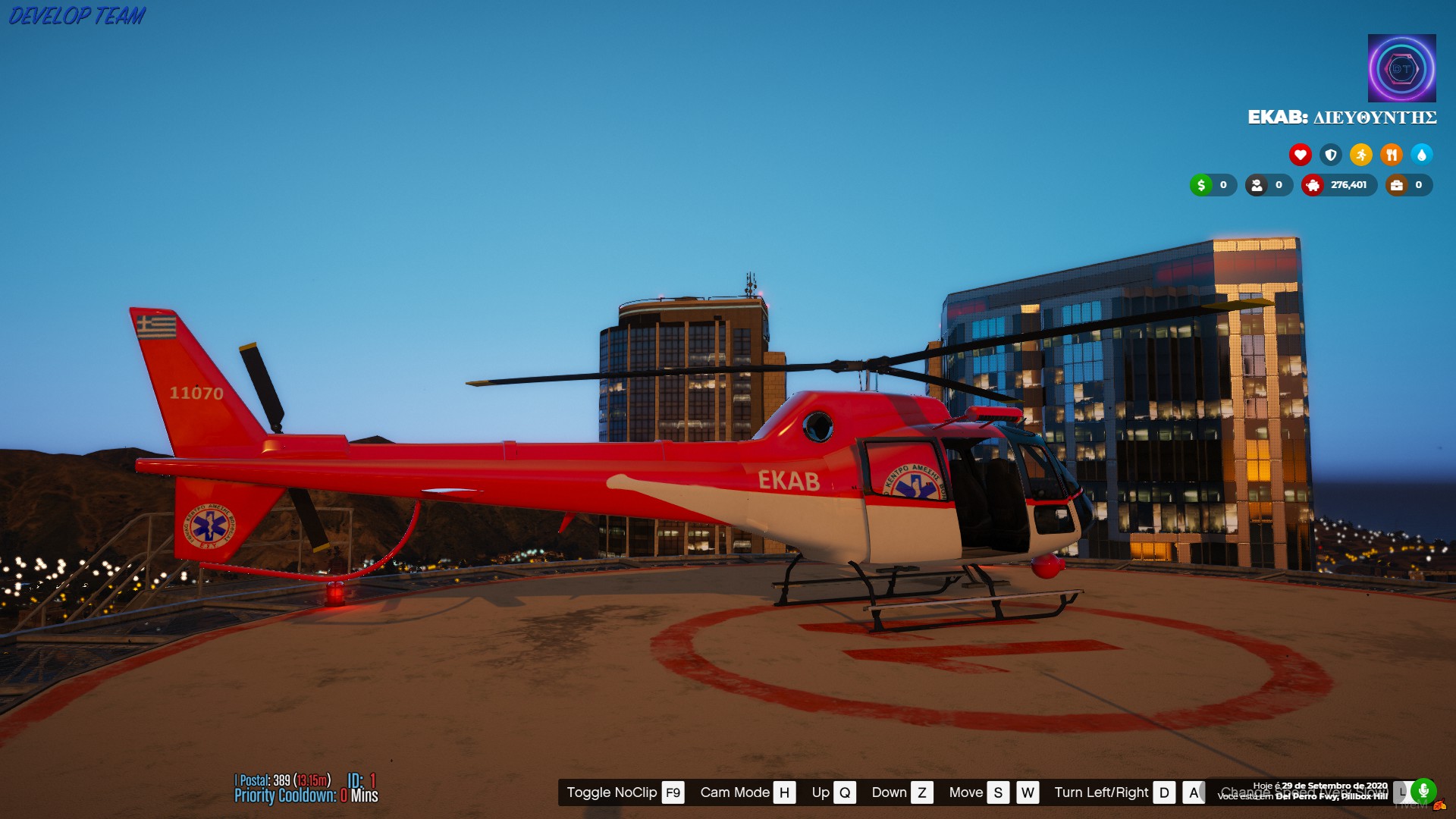1456x819 pixels.
Task: Open the red piggy bank balance showing 276,401
Action: coord(1313,185)
